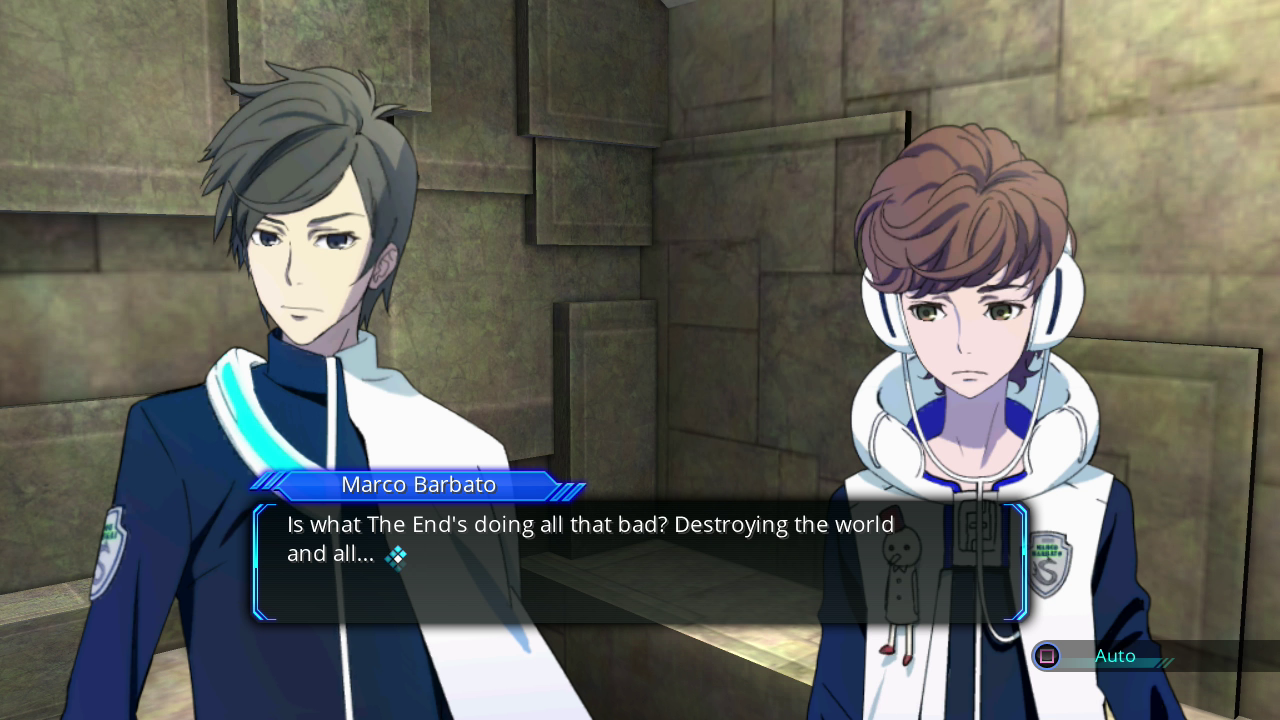Viewport: 1280px width, 720px height.
Task: Advance Marco Barbato's dialogue text box
Action: pos(640,562)
